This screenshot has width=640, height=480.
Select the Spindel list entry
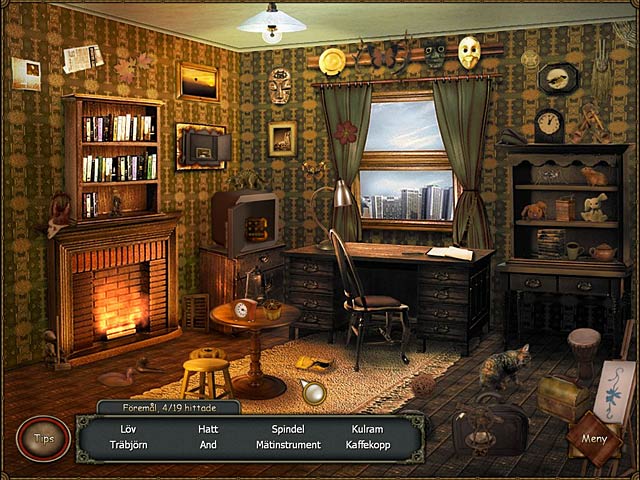[287, 429]
